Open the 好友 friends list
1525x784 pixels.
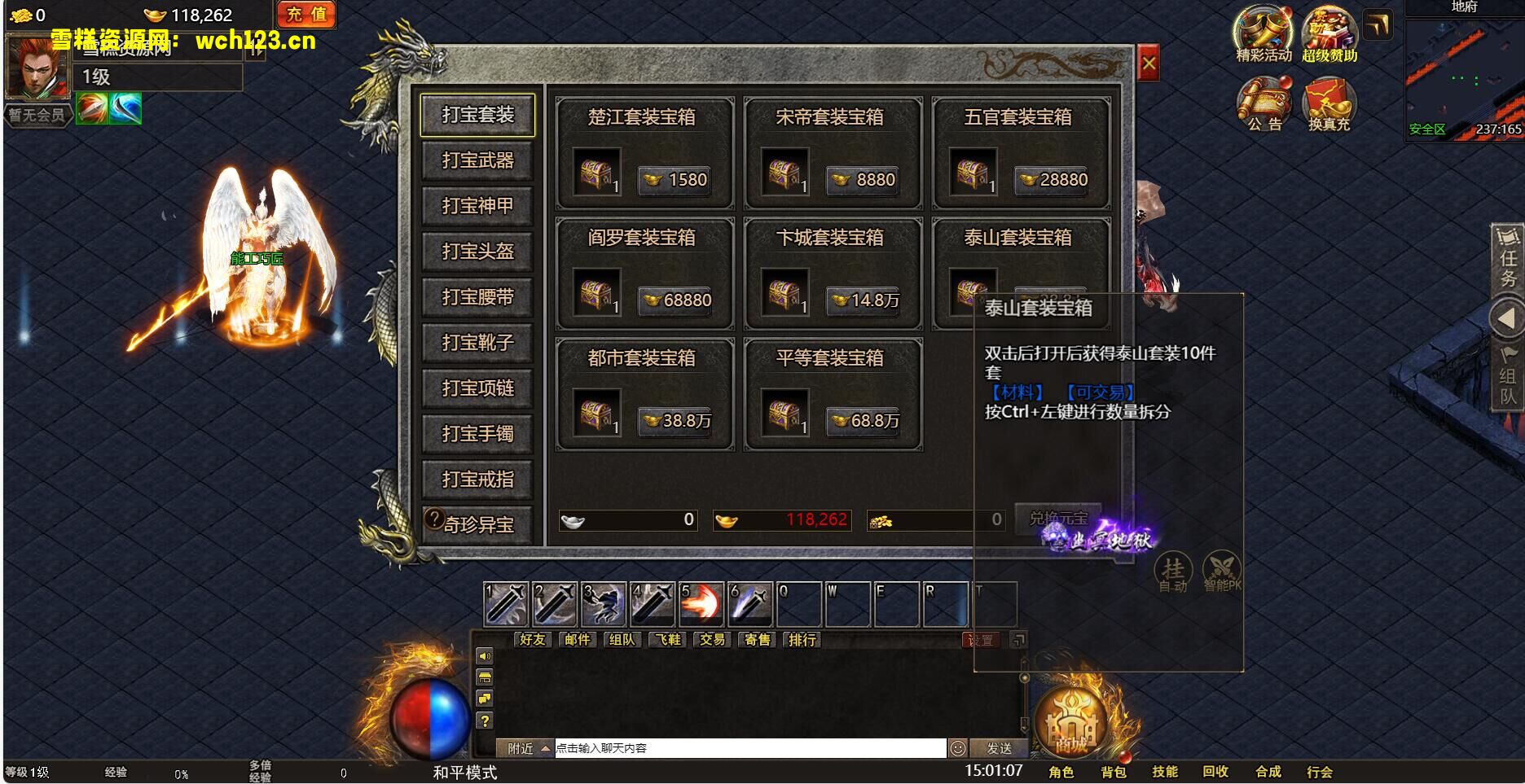532,640
